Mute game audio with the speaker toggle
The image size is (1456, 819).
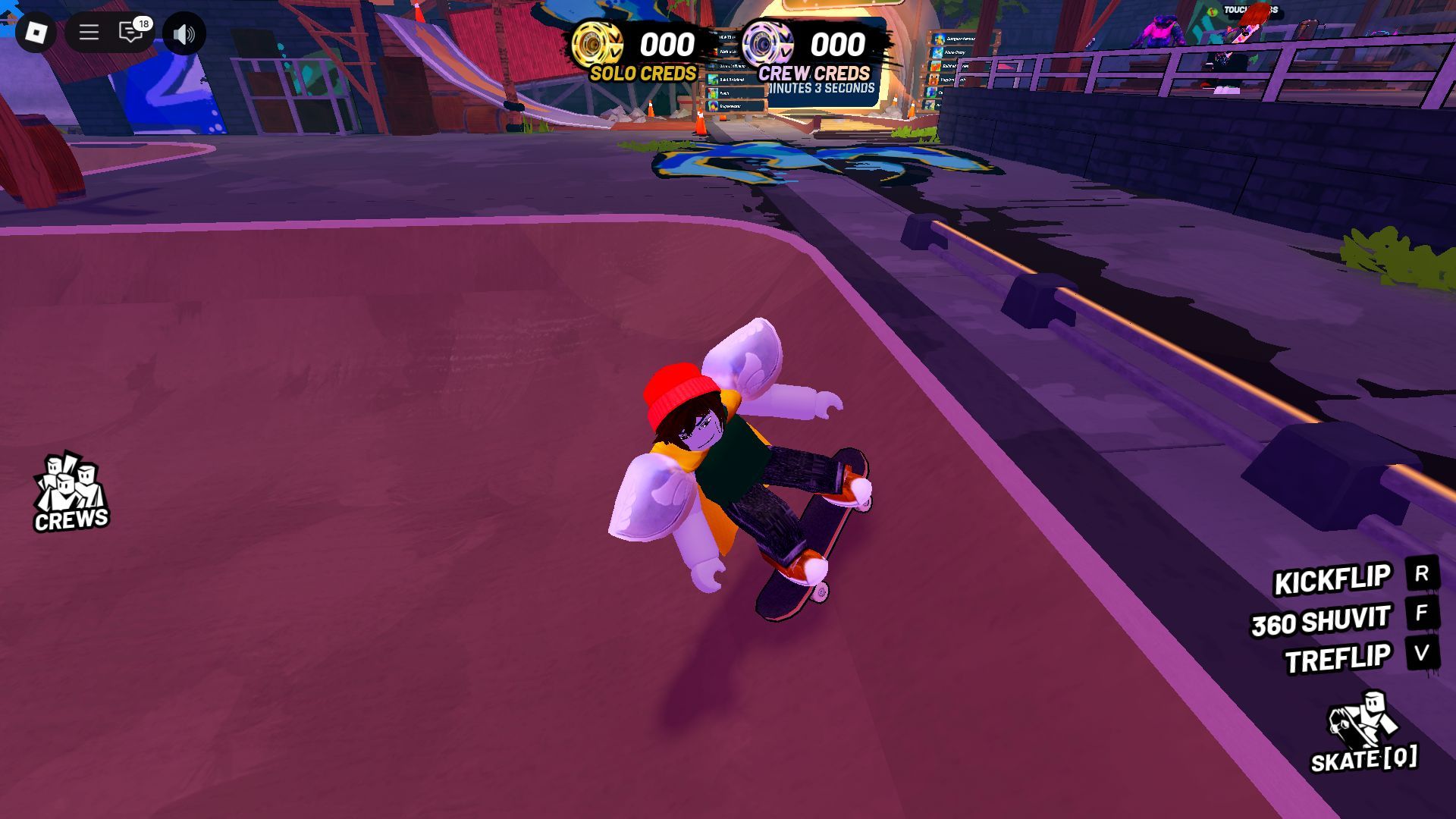(x=185, y=33)
